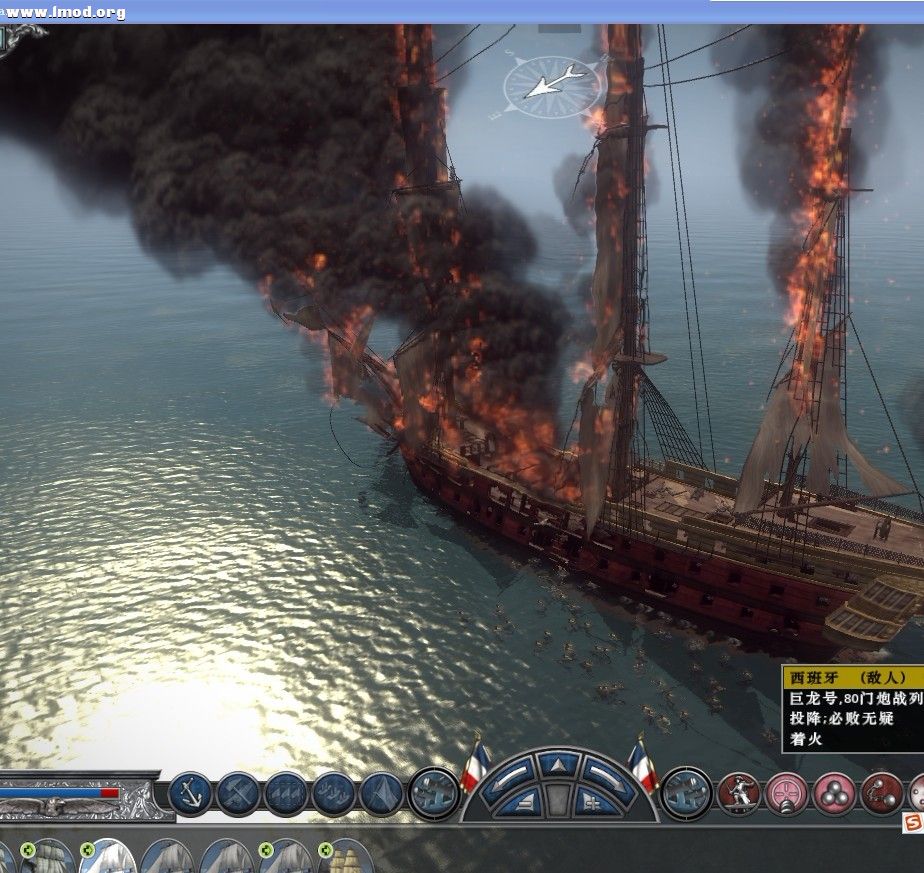Activate the crossed hammers repair button

tap(239, 793)
